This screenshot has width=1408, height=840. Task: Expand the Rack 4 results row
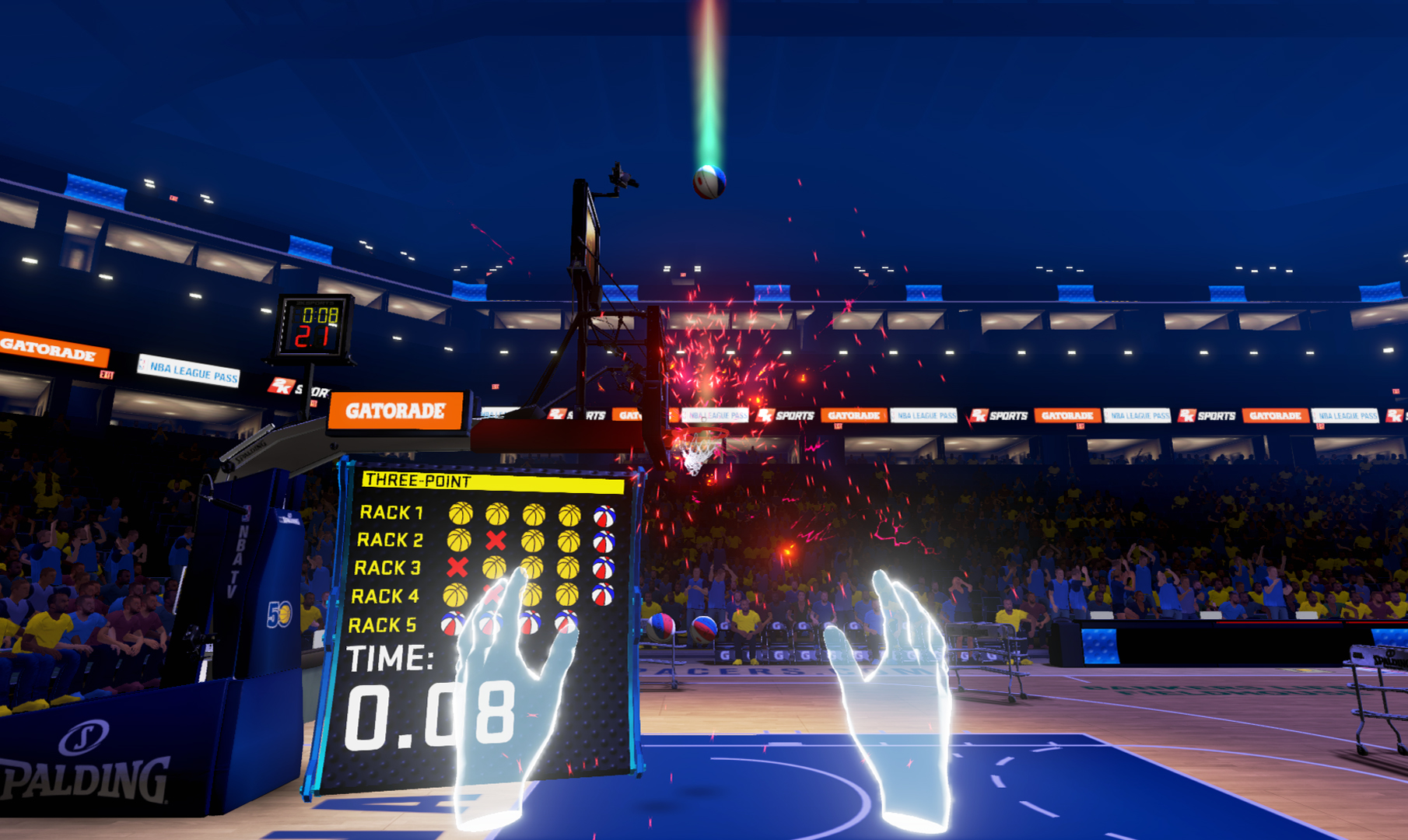point(387,595)
